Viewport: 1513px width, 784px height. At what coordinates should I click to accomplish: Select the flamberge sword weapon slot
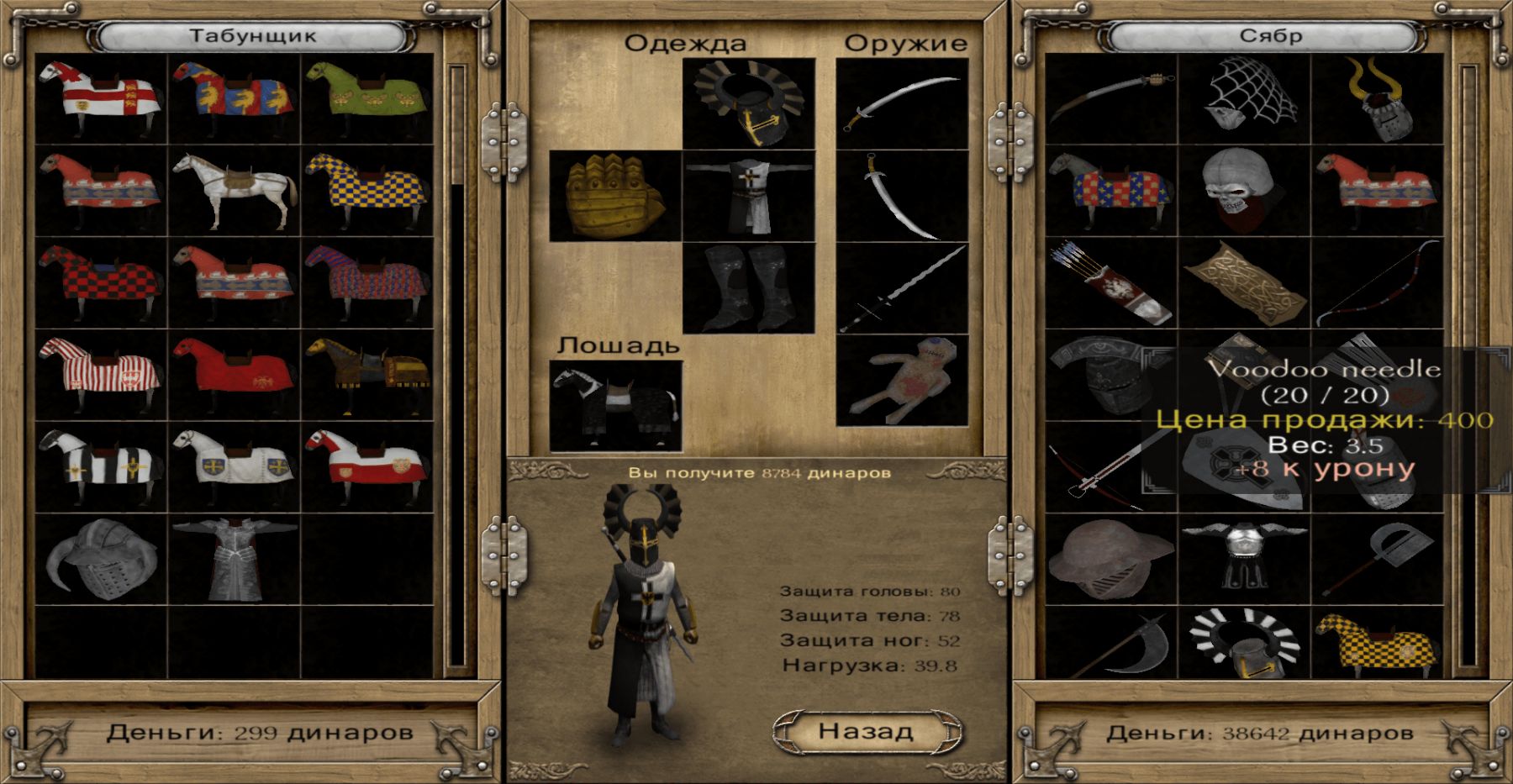pos(902,288)
